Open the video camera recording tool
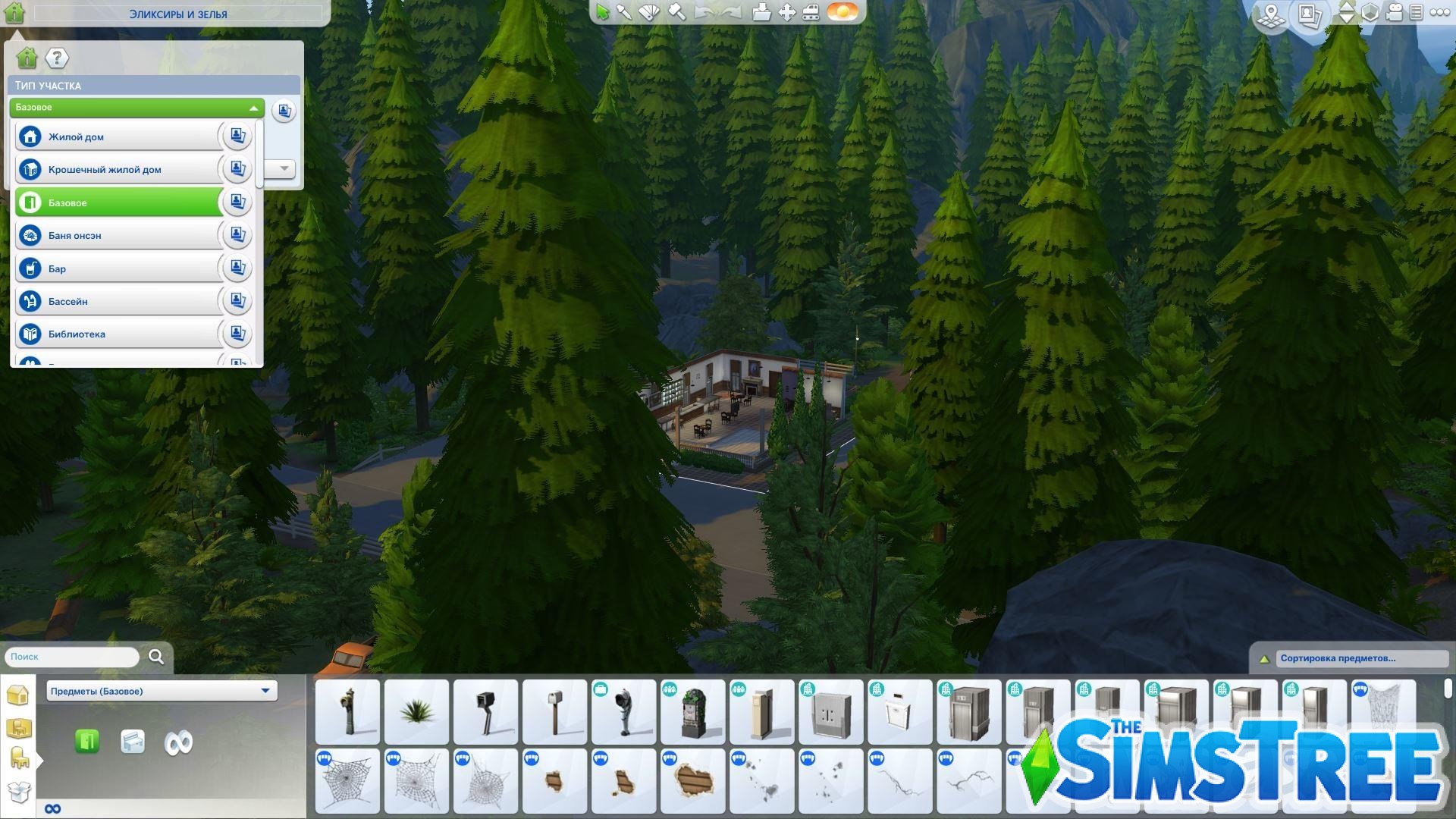Image resolution: width=1456 pixels, height=819 pixels. [x=1394, y=13]
